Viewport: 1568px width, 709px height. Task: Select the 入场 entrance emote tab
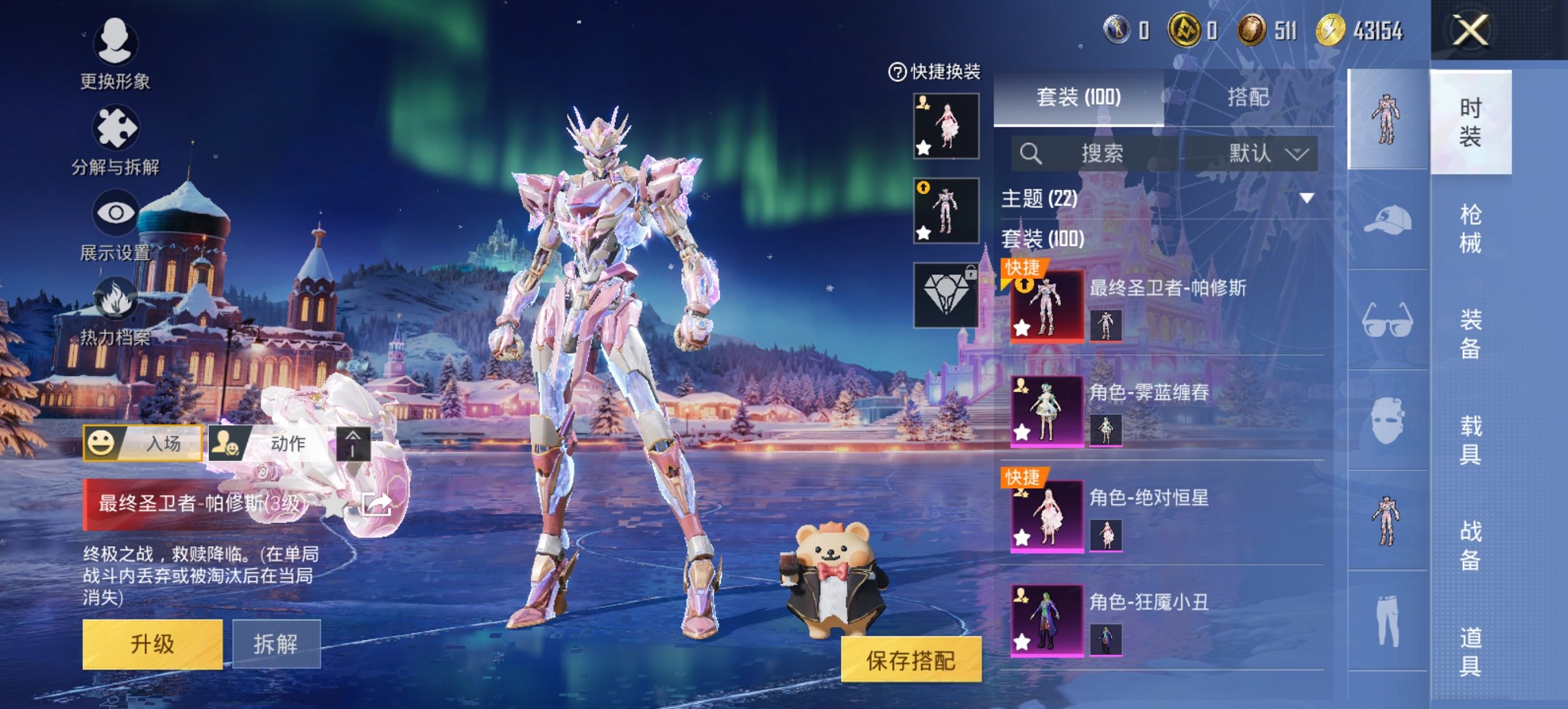143,443
